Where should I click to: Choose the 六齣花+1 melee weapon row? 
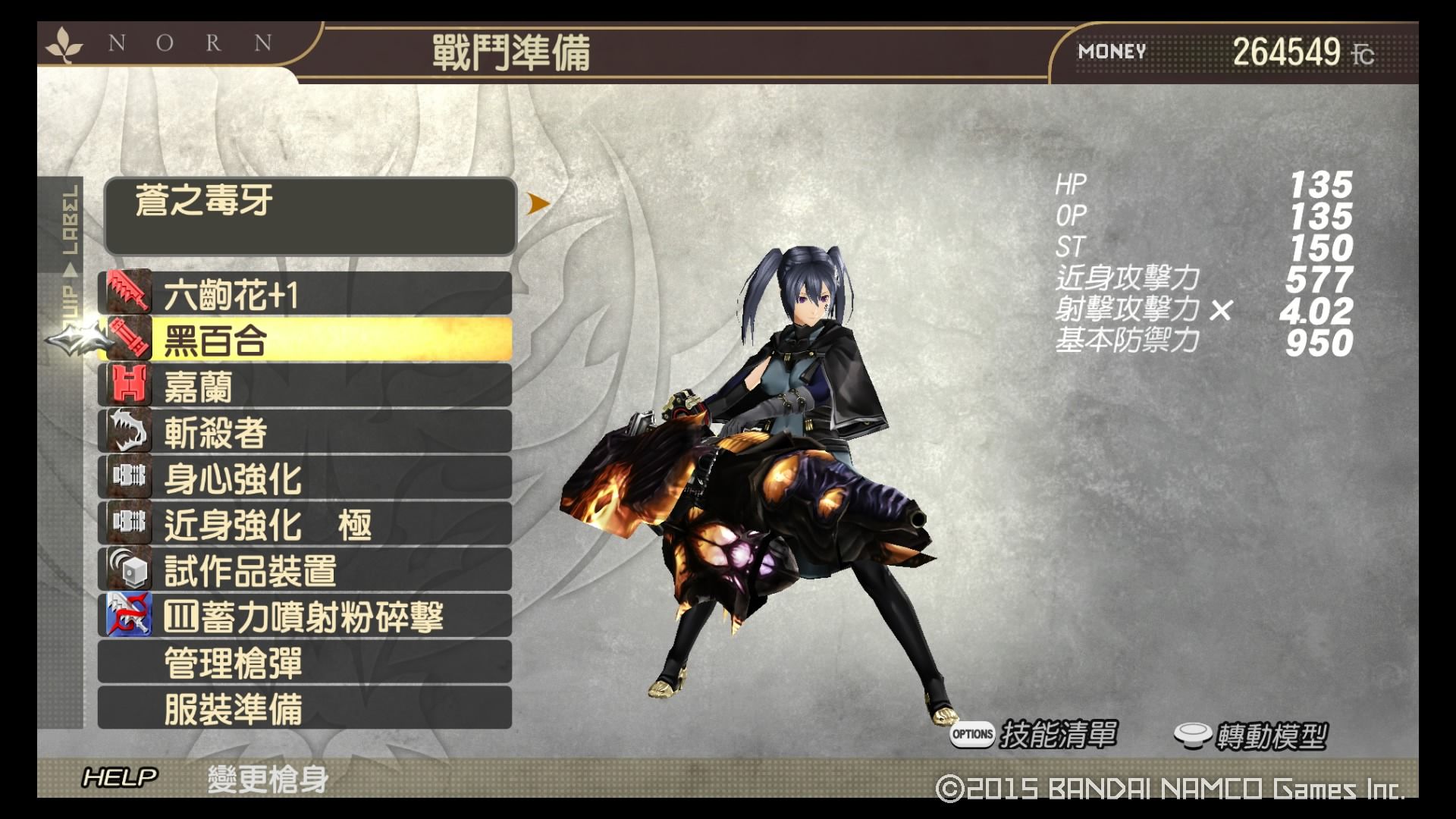tap(305, 294)
